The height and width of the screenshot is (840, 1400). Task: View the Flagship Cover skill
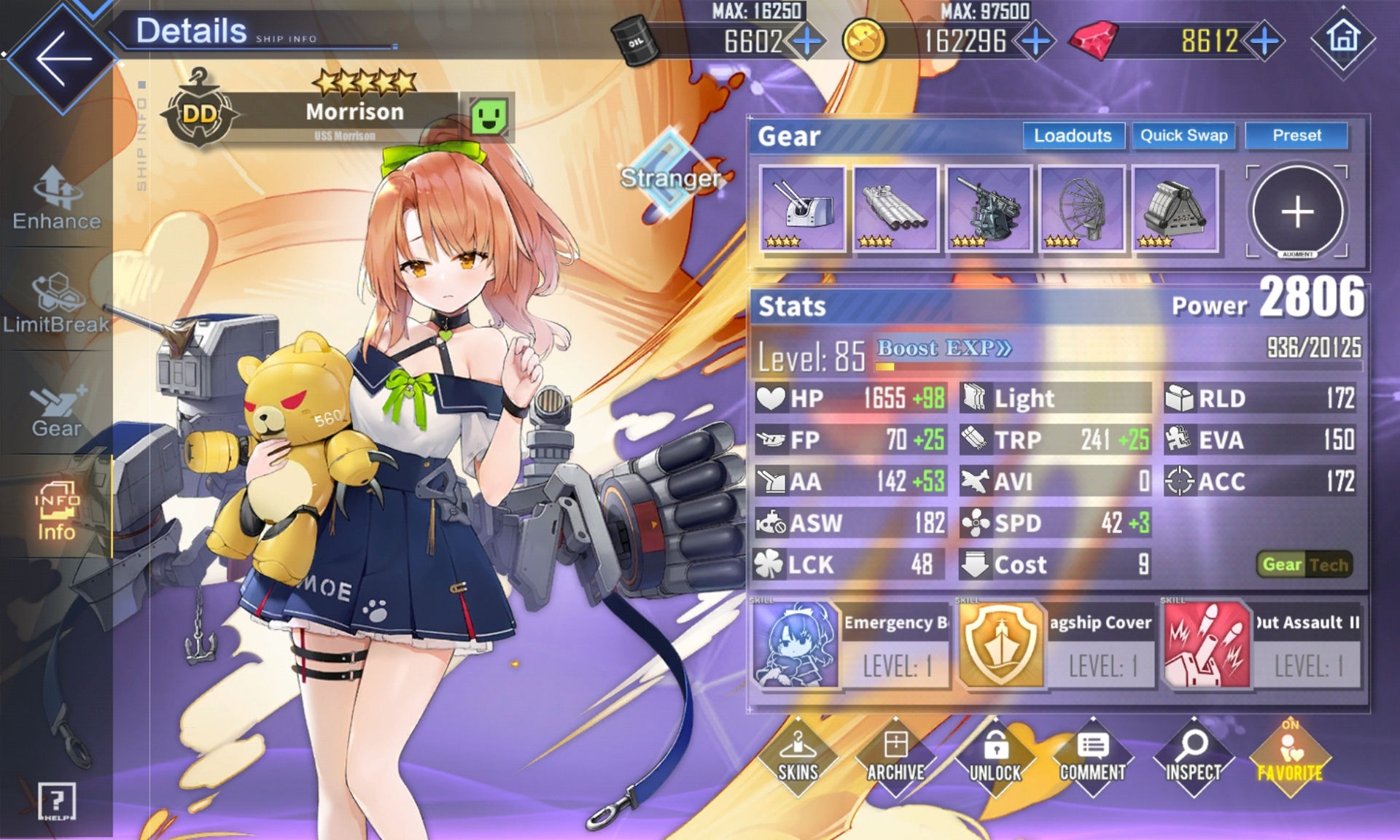tap(1056, 645)
